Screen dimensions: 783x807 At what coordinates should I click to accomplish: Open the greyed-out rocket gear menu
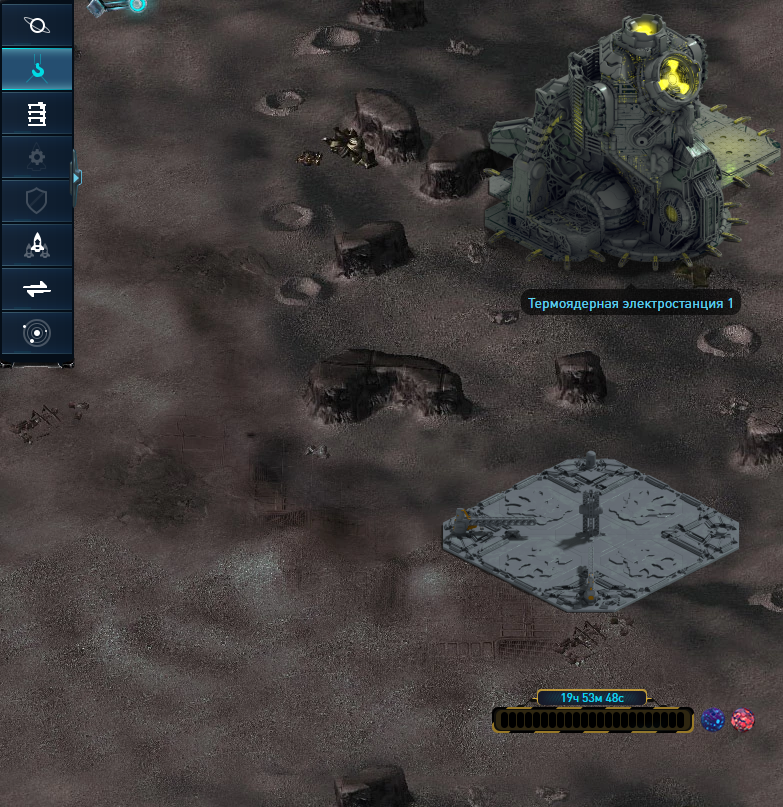[x=36, y=157]
